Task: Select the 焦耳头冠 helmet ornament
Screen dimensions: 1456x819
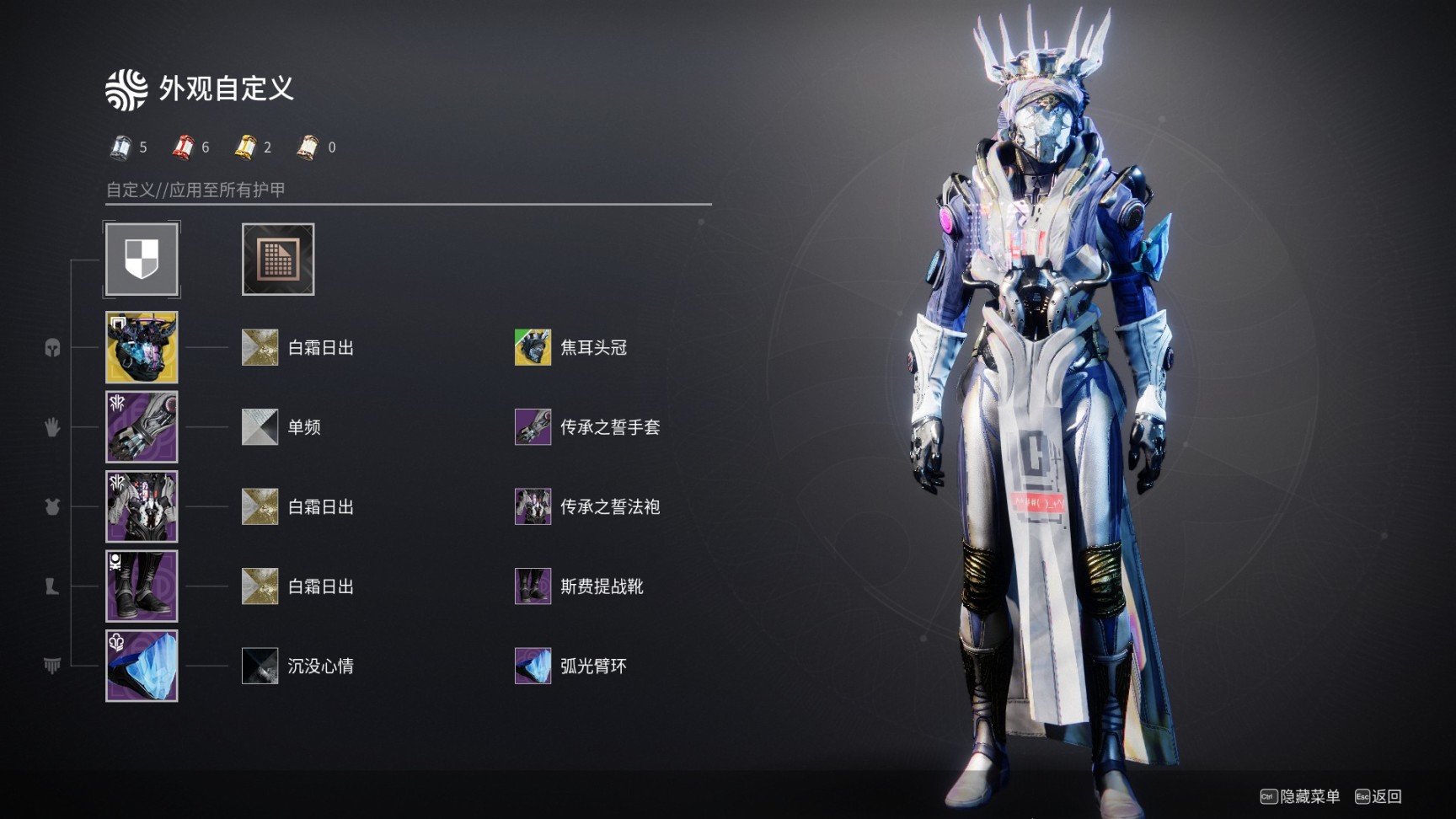Action: coord(532,347)
